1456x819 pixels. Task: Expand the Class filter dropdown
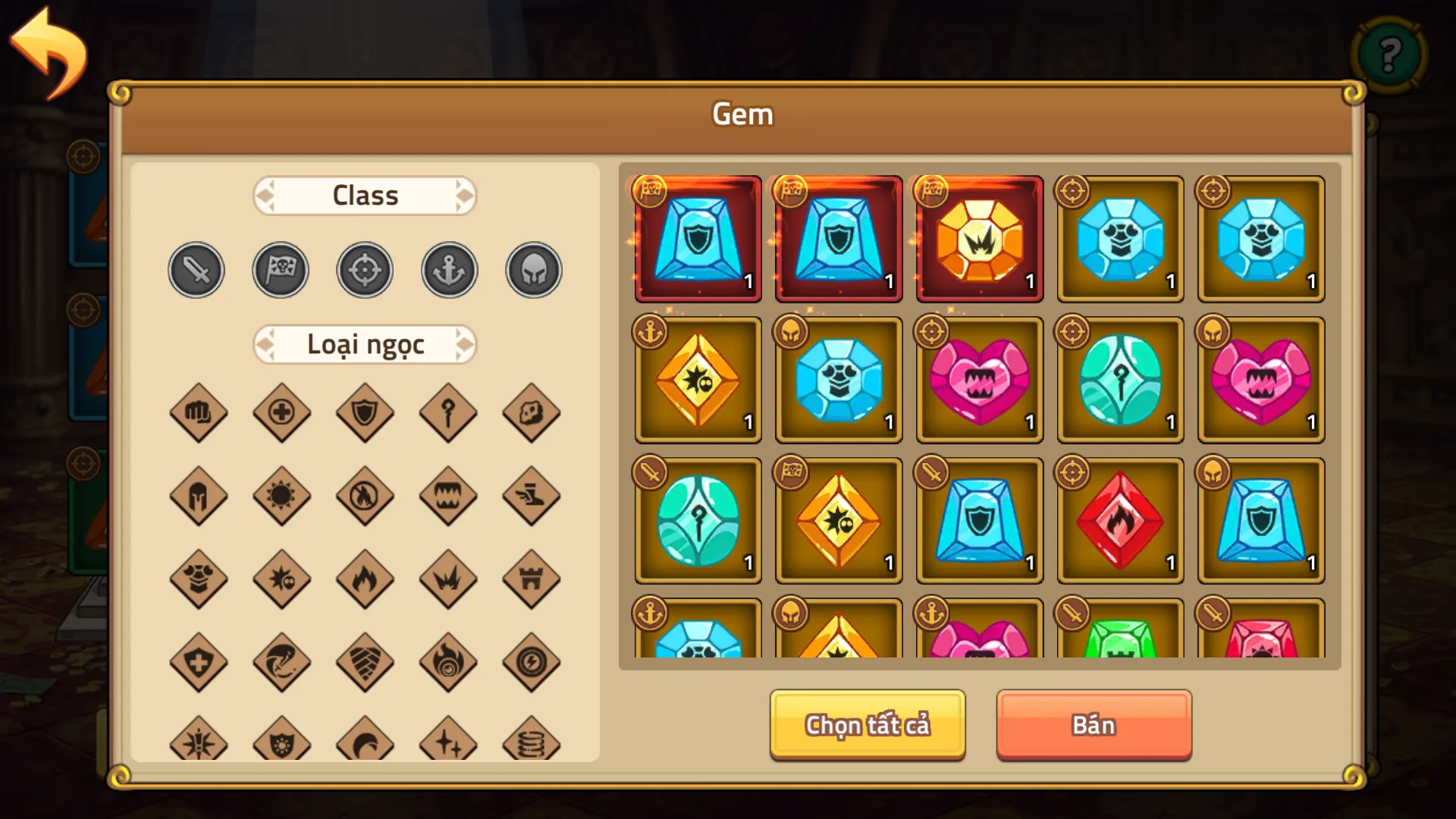coord(365,195)
